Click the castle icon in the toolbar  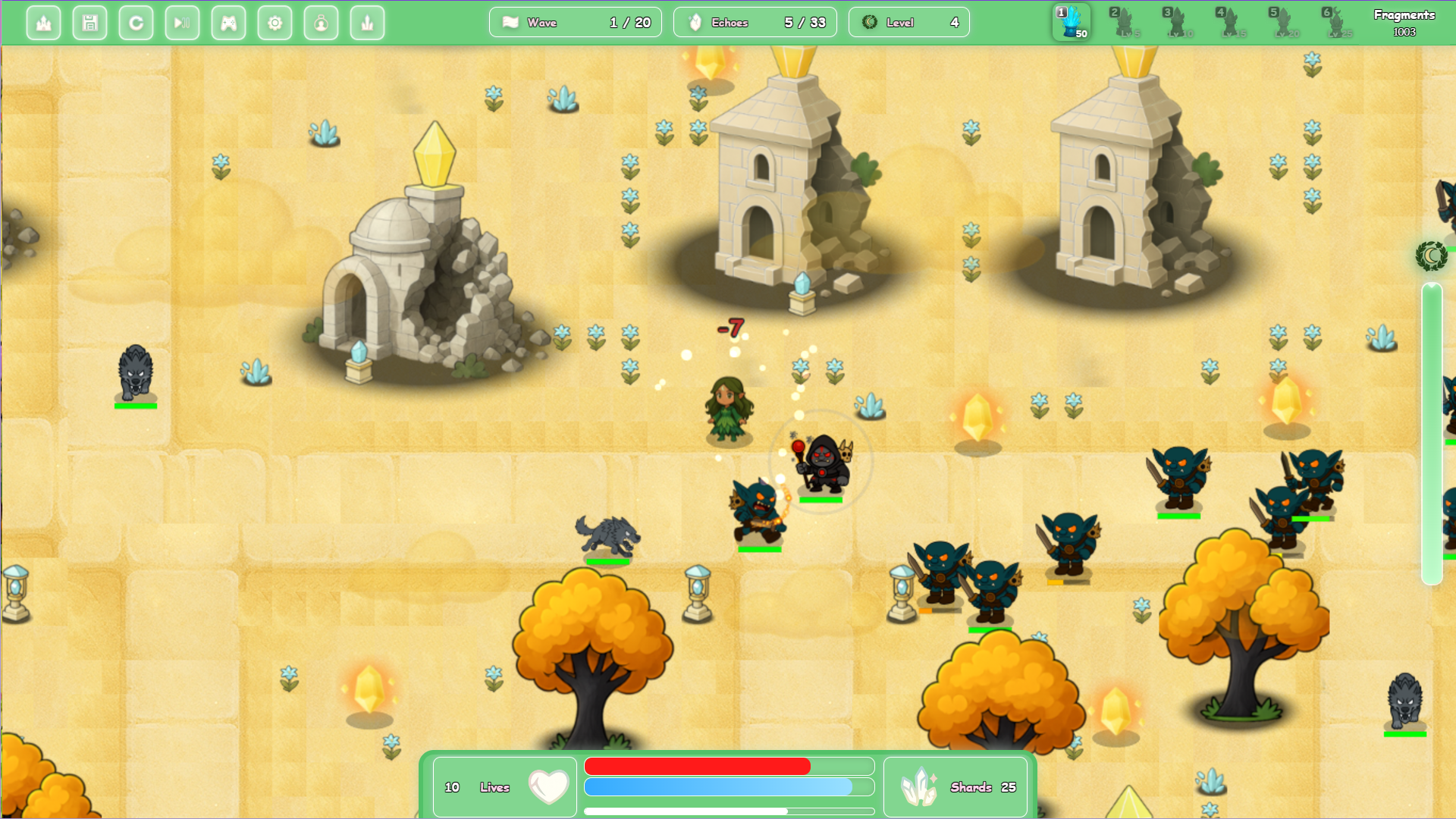point(43,23)
